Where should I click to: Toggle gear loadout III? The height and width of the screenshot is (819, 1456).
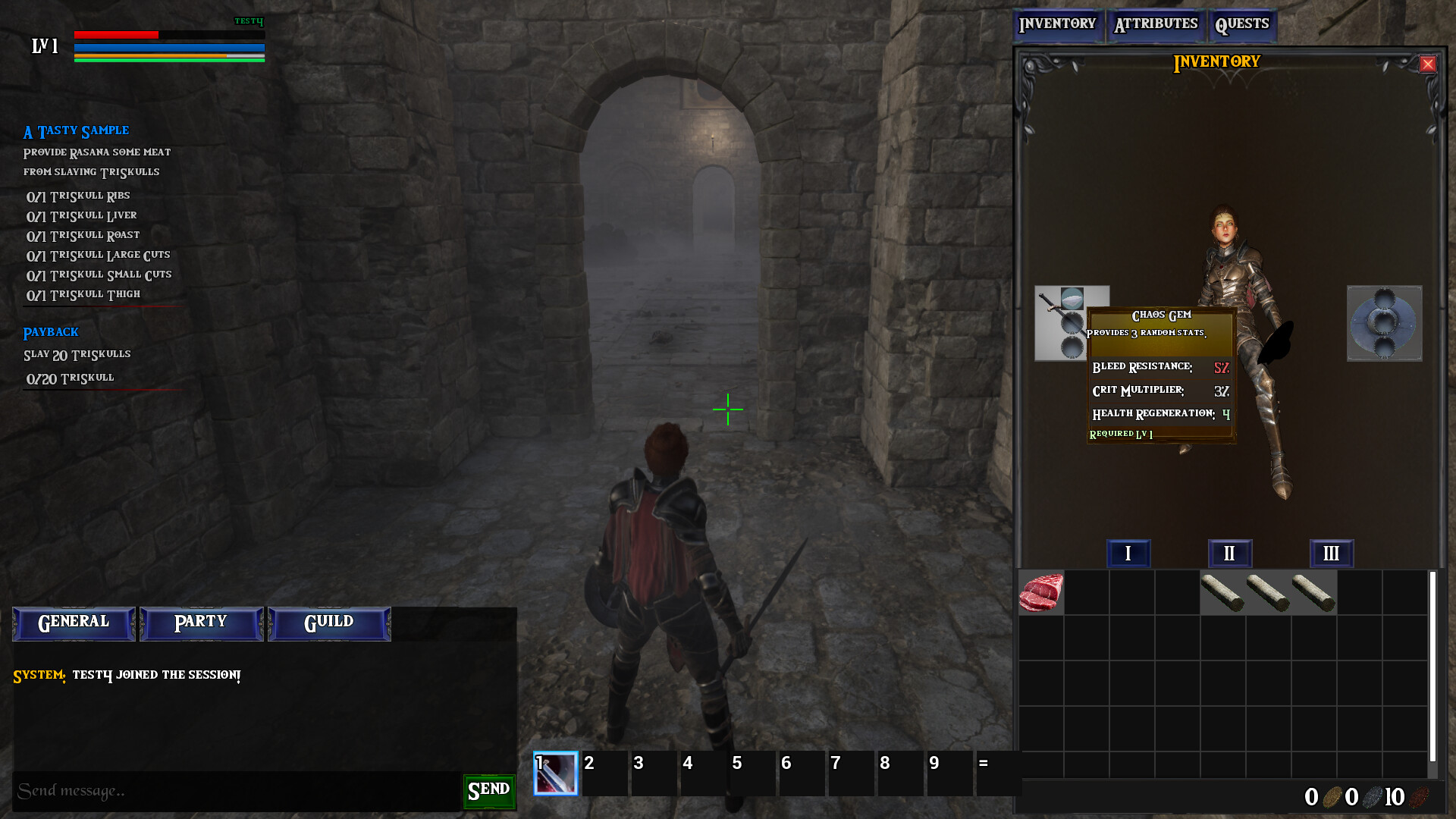pos(1331,554)
